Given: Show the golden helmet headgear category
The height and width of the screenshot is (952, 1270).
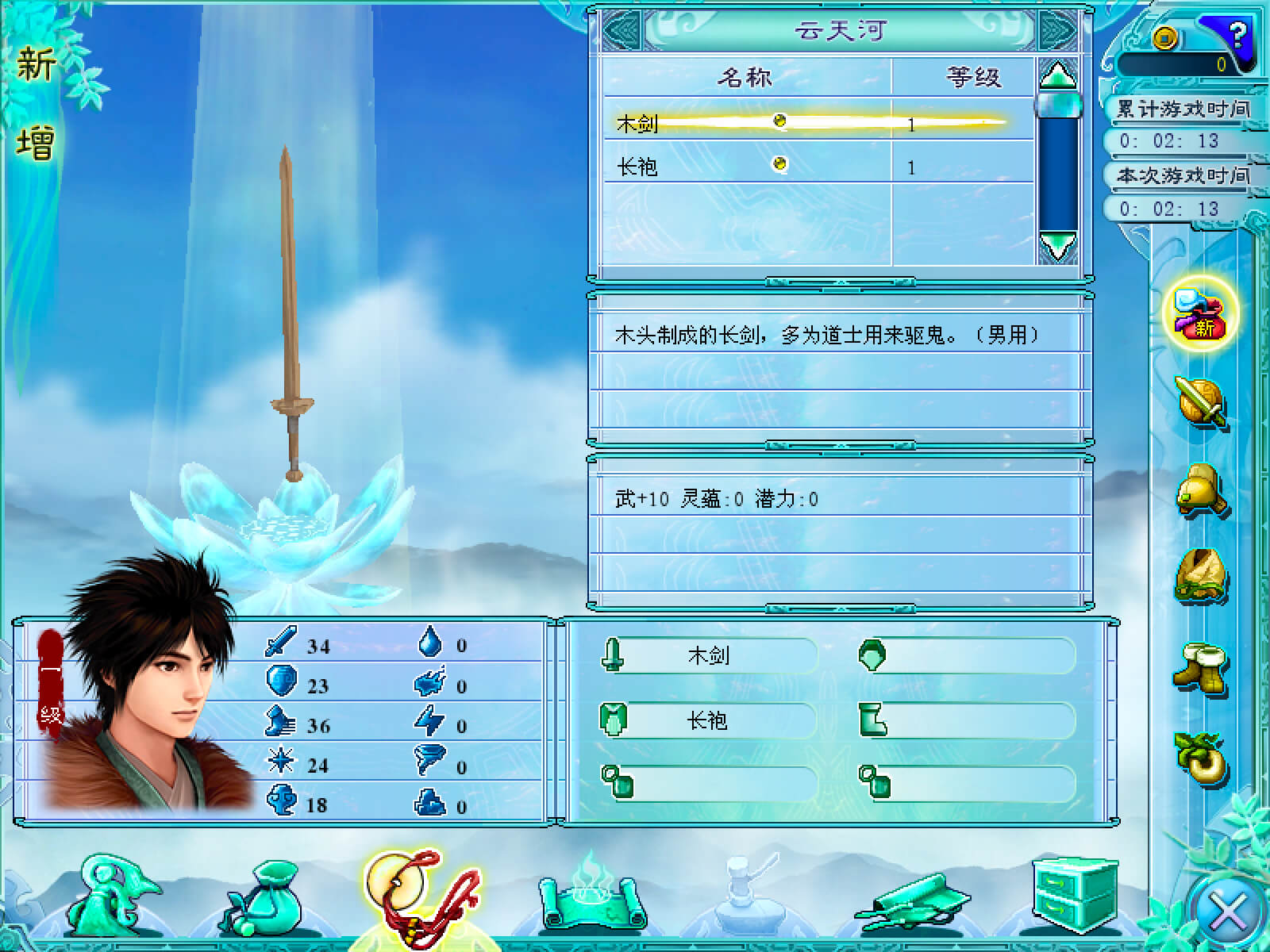Looking at the screenshot, I should (1201, 489).
